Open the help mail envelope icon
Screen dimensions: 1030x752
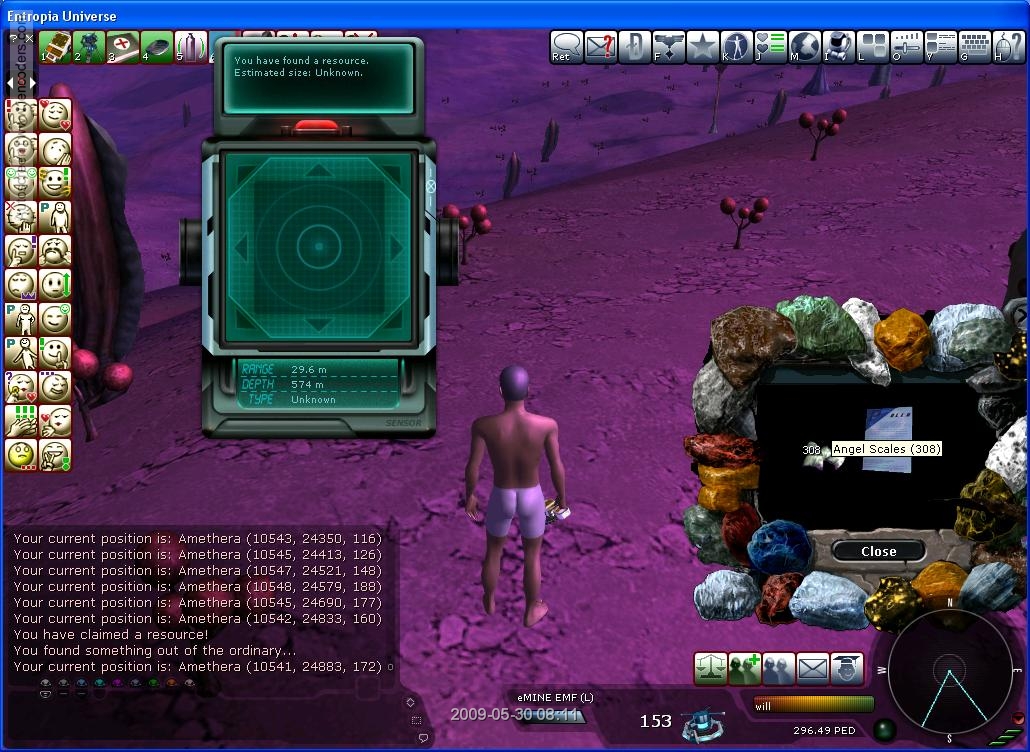600,46
